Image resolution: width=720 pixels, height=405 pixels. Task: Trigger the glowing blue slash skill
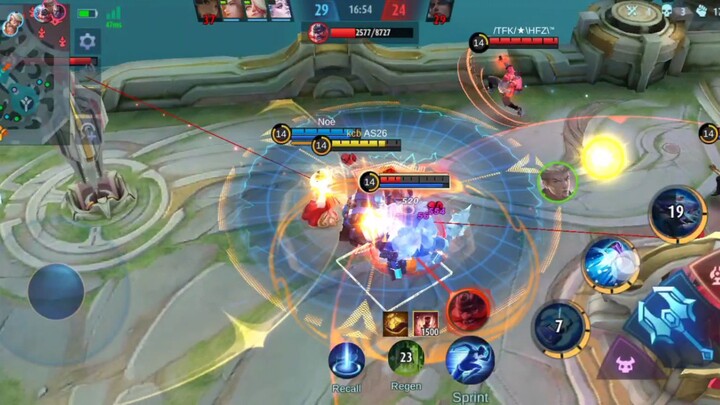610,264
